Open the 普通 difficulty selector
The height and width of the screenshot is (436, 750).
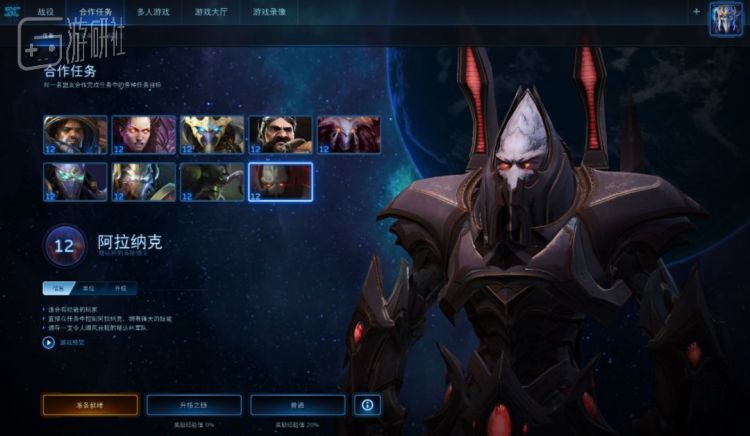(297, 405)
